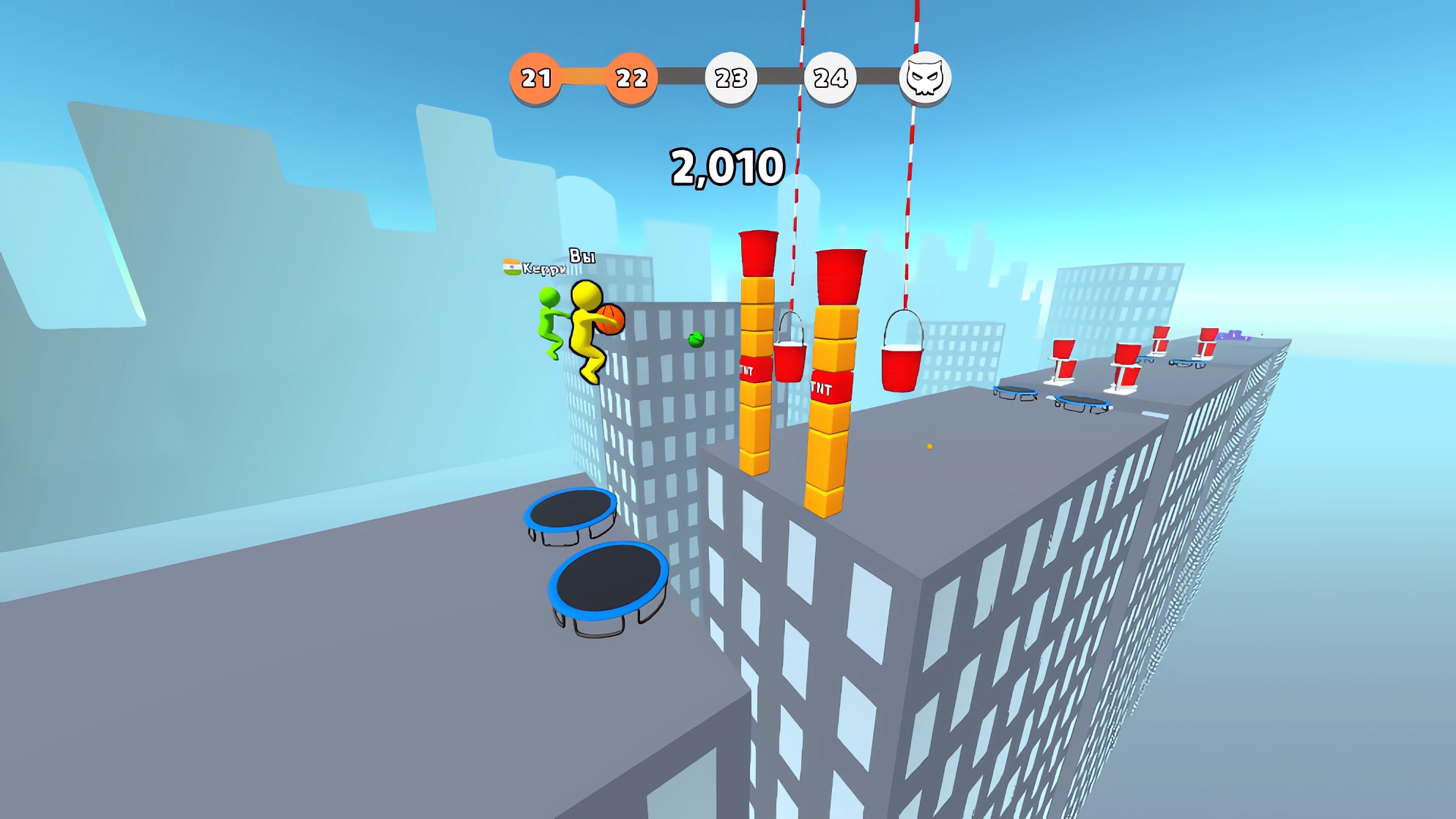Click the orange ball on the far rooftop
Image resolution: width=1456 pixels, height=819 pixels.
pyautogui.click(x=929, y=446)
